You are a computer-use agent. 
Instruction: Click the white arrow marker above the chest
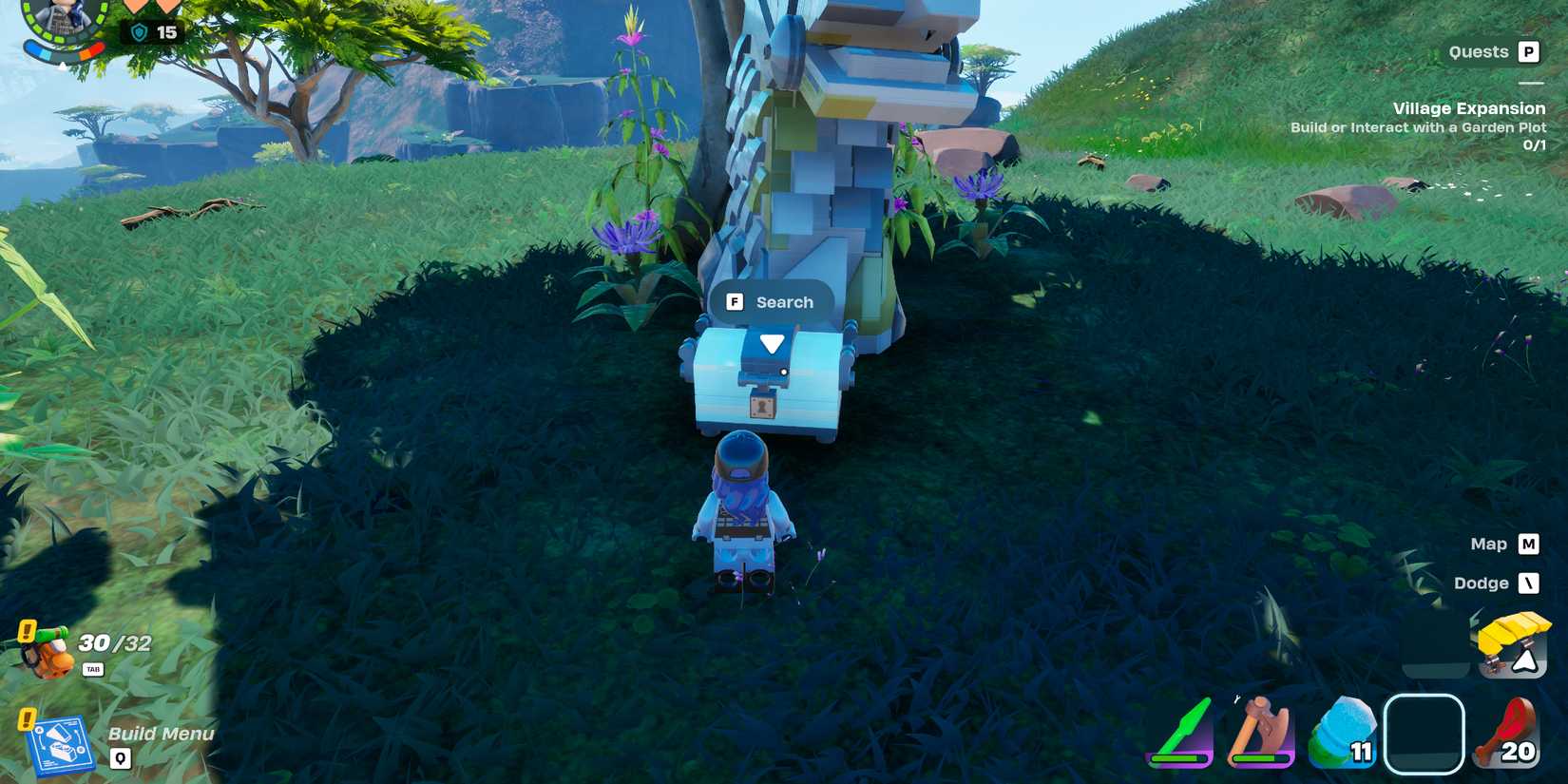point(772,344)
